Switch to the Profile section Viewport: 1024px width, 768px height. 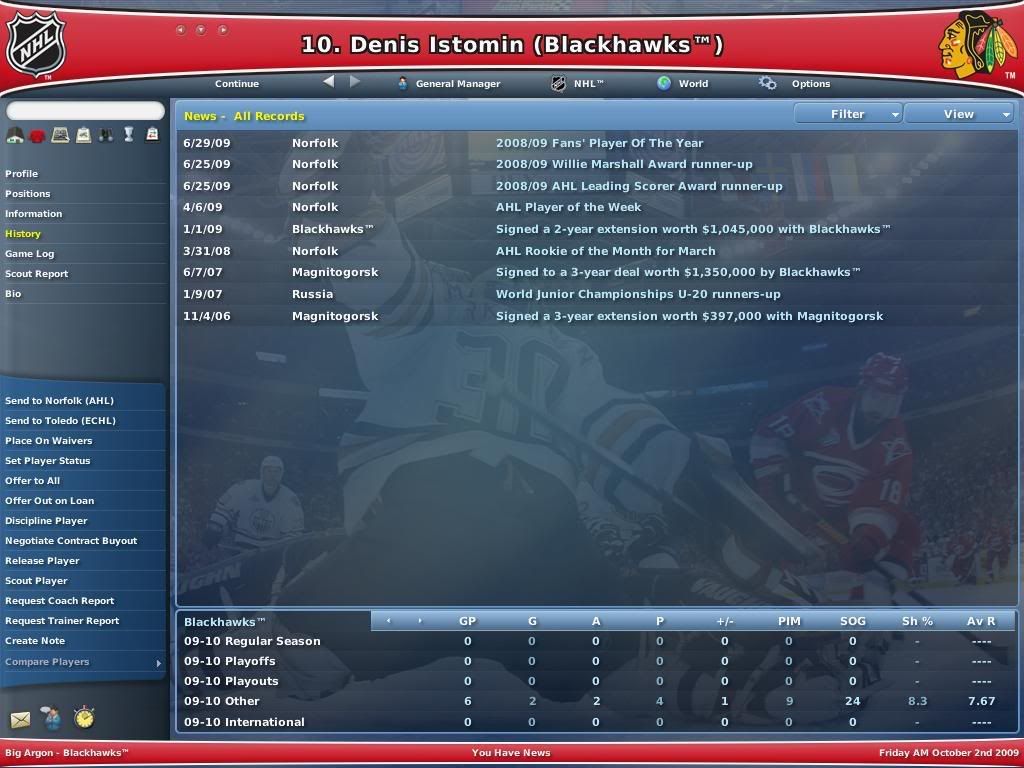22,174
